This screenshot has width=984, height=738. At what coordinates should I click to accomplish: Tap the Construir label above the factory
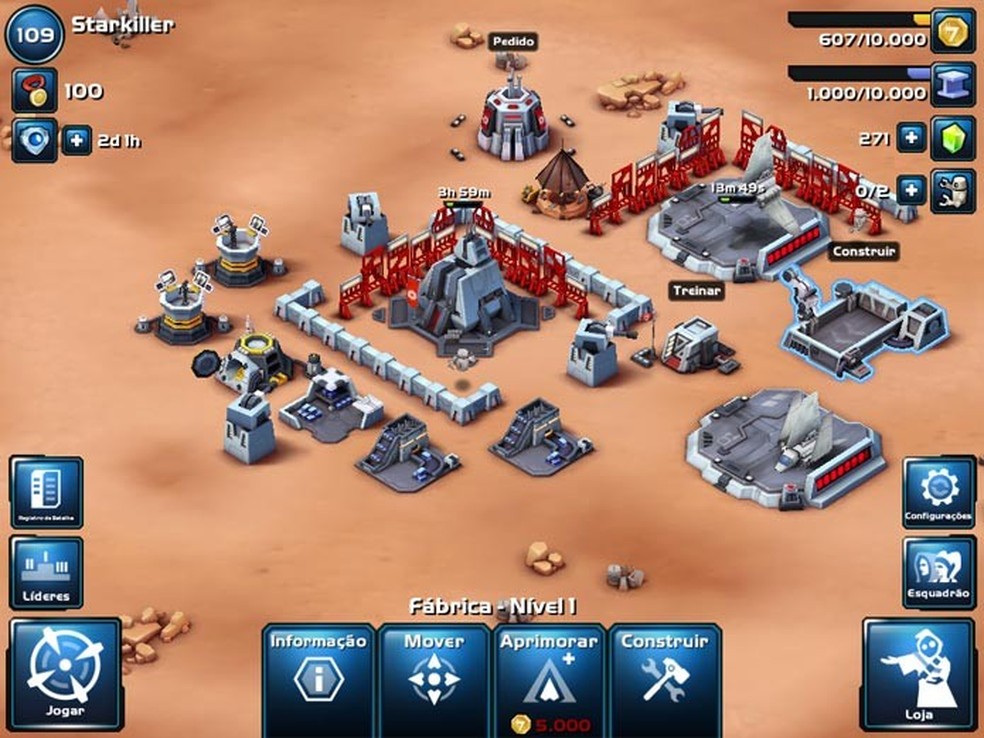tap(863, 251)
